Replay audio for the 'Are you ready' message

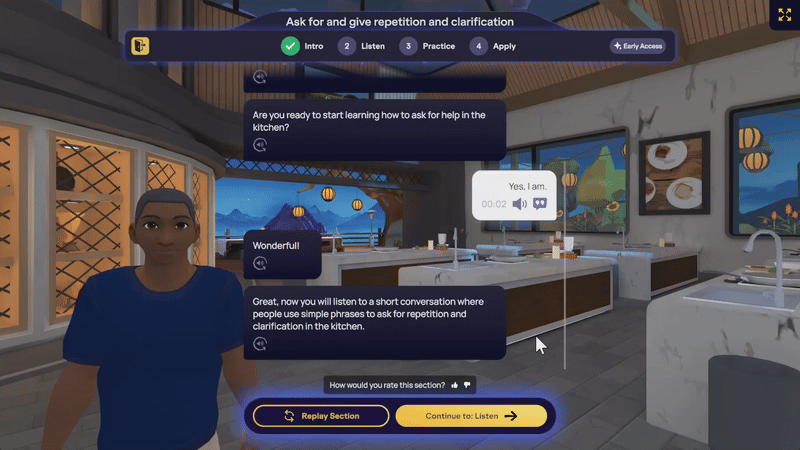260,145
